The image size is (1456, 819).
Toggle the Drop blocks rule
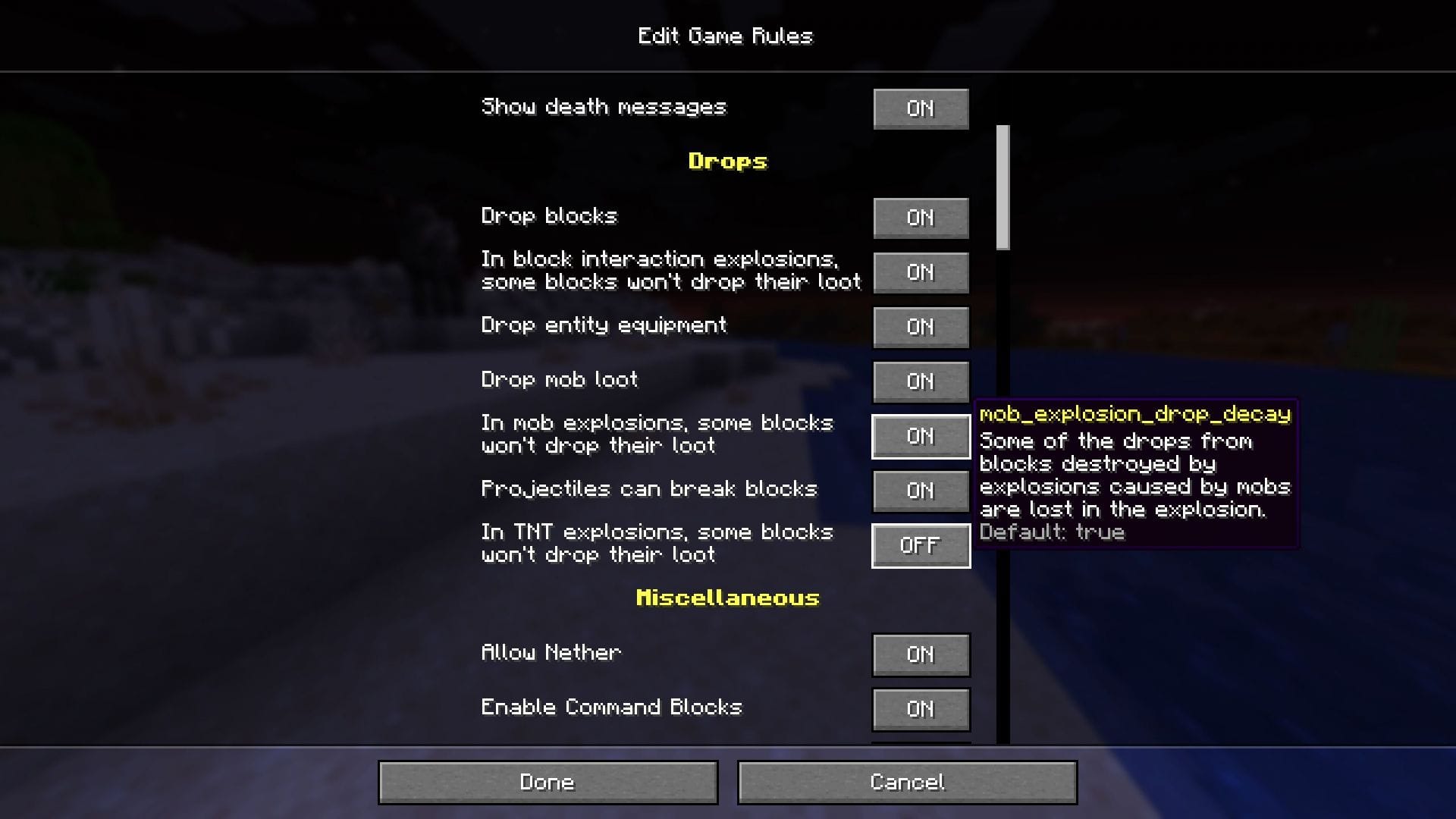pos(921,218)
